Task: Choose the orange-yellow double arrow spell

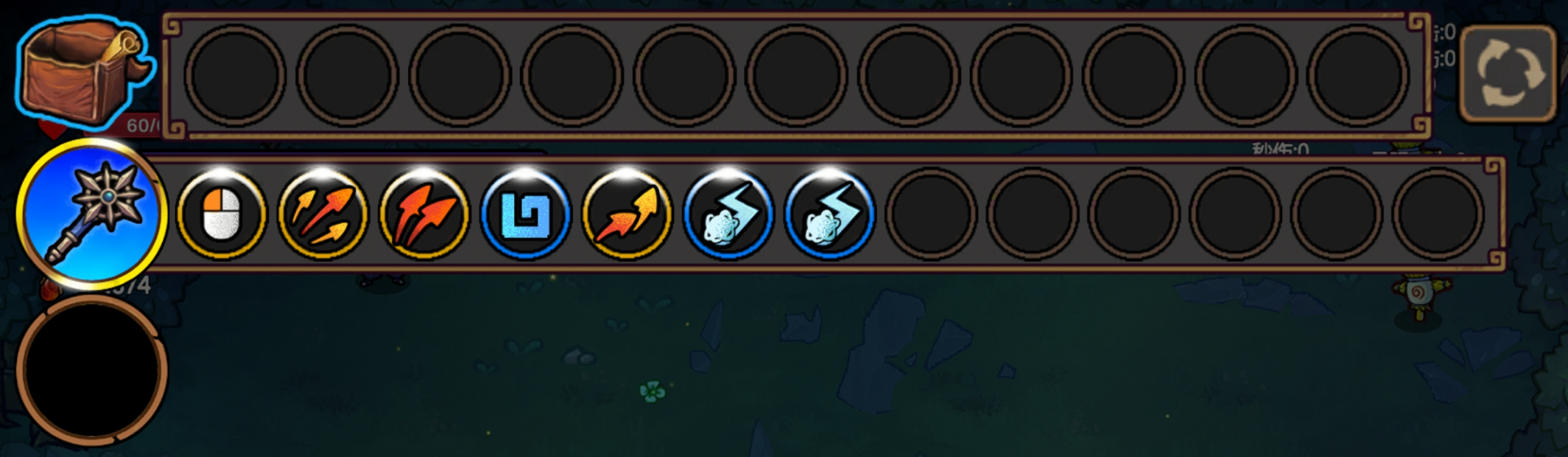Action: pos(626,214)
